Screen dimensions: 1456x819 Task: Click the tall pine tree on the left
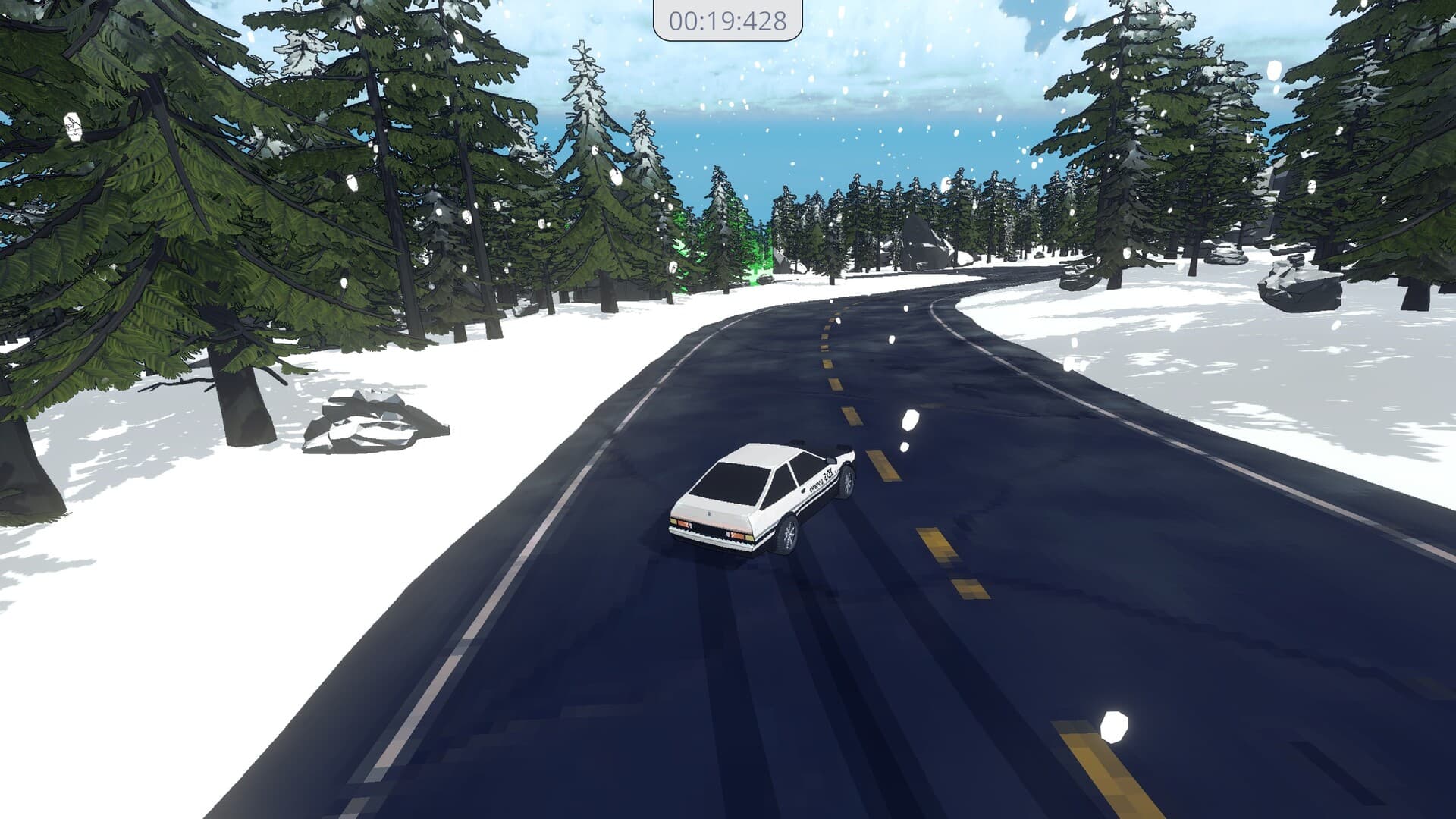[x=152, y=190]
